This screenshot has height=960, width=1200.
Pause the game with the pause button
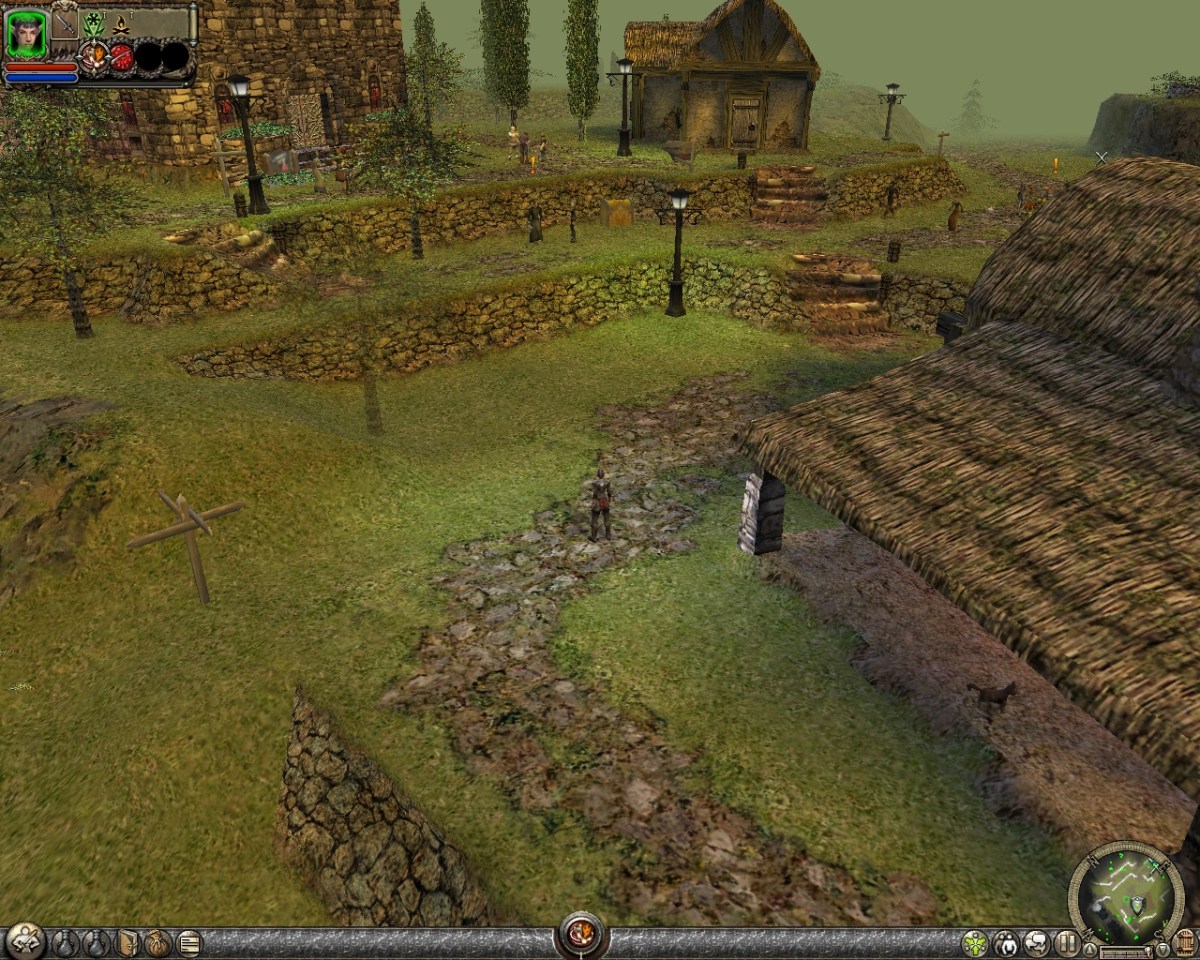[1067, 943]
